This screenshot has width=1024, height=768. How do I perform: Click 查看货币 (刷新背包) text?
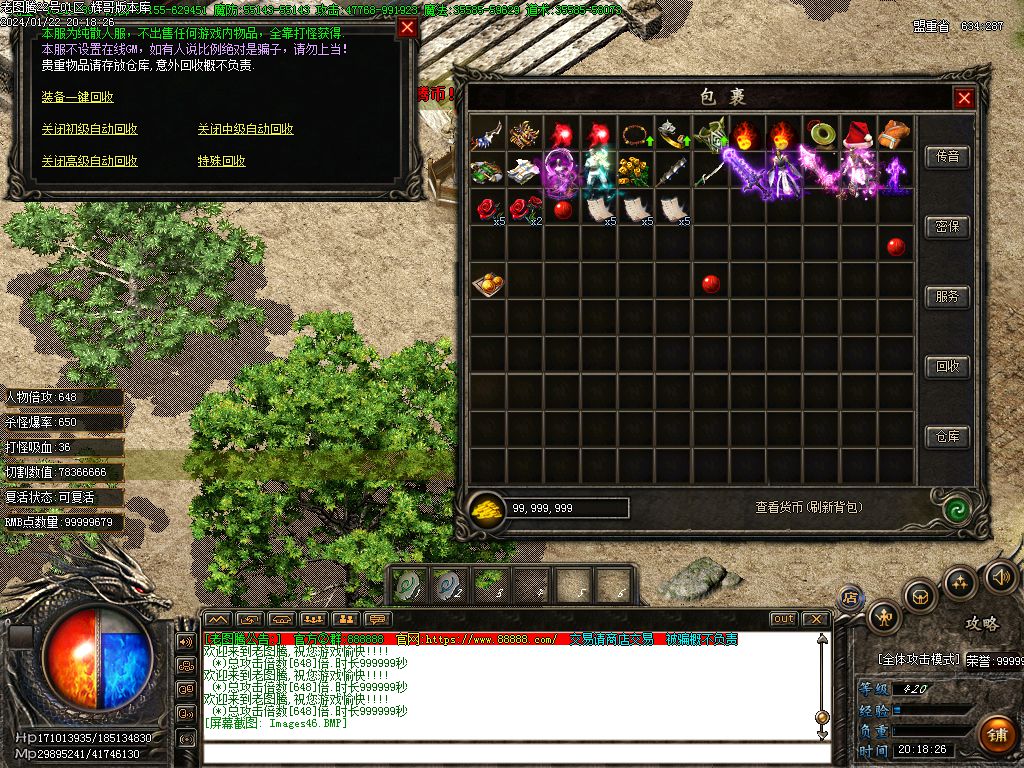click(x=808, y=508)
